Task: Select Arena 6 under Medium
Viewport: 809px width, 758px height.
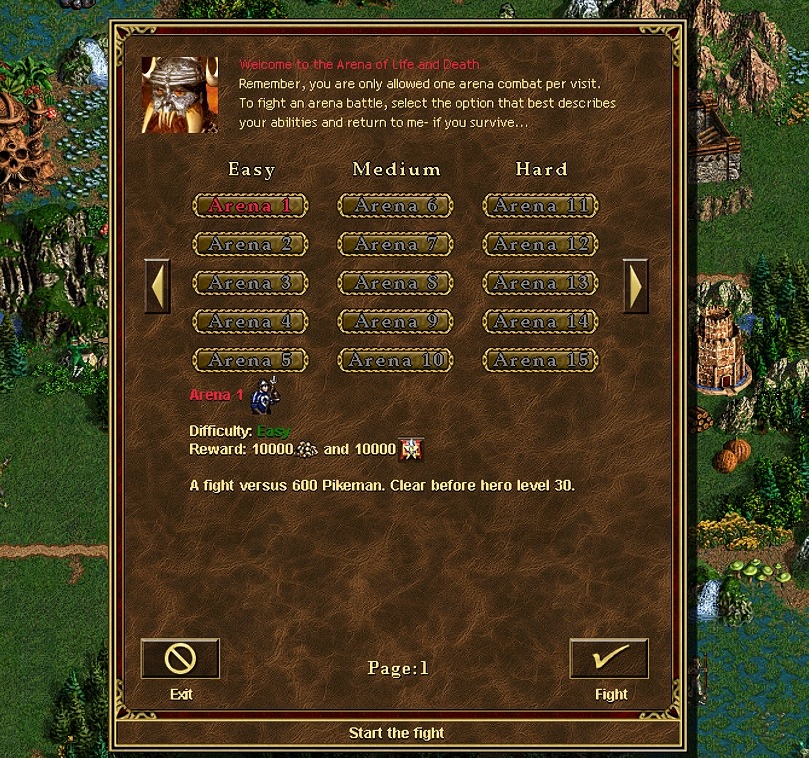Action: pyautogui.click(x=396, y=206)
